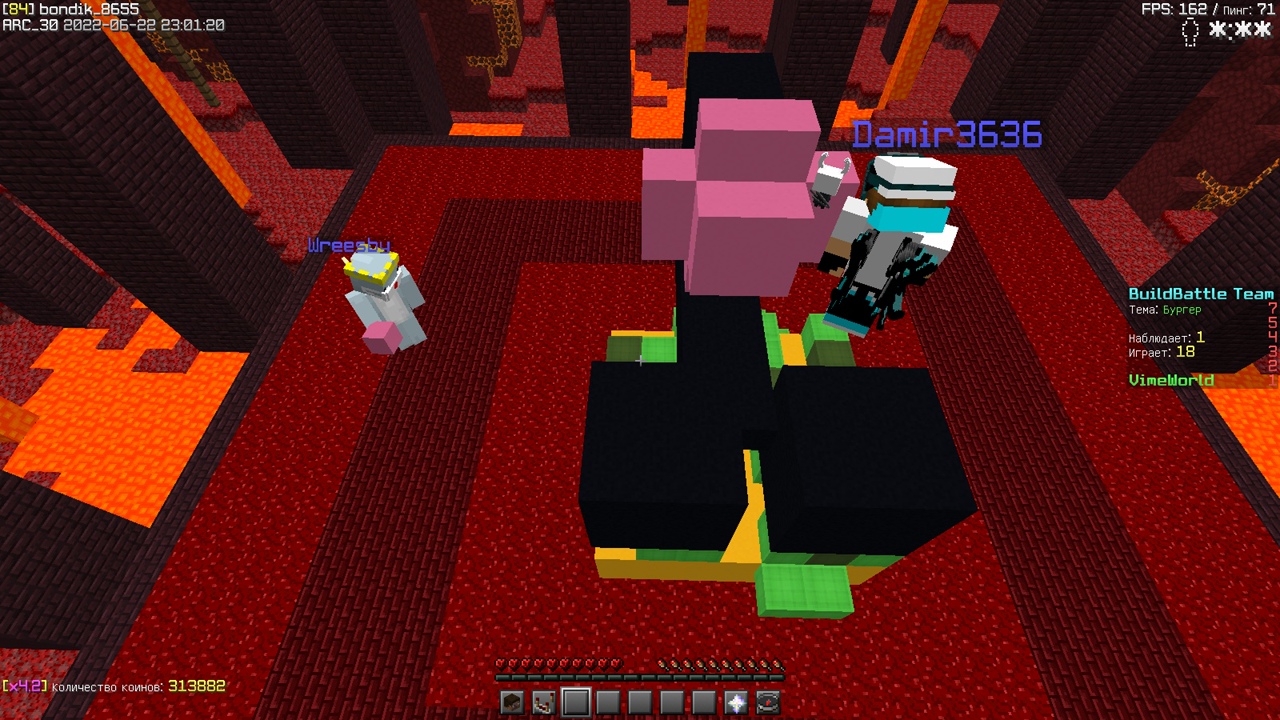Click the snowflake effect icons near FPS counter

[1240, 33]
